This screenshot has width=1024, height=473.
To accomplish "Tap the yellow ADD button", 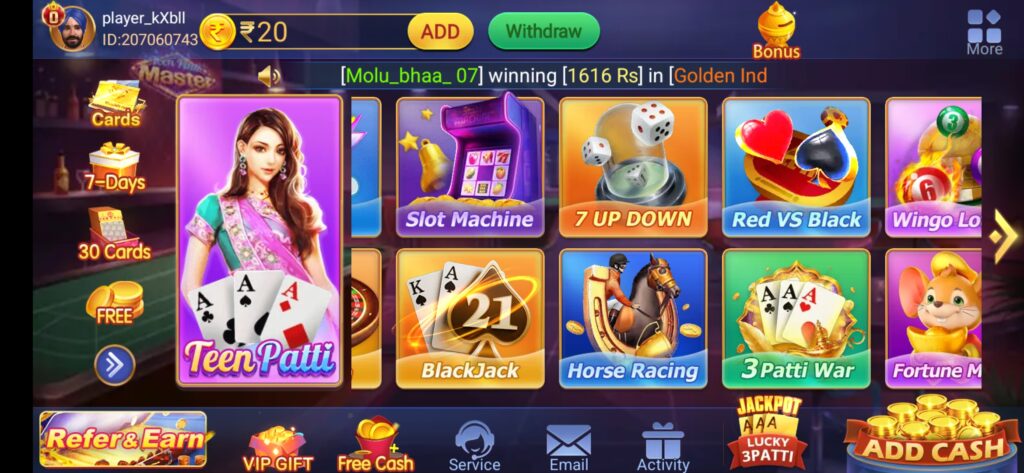I will 439,32.
